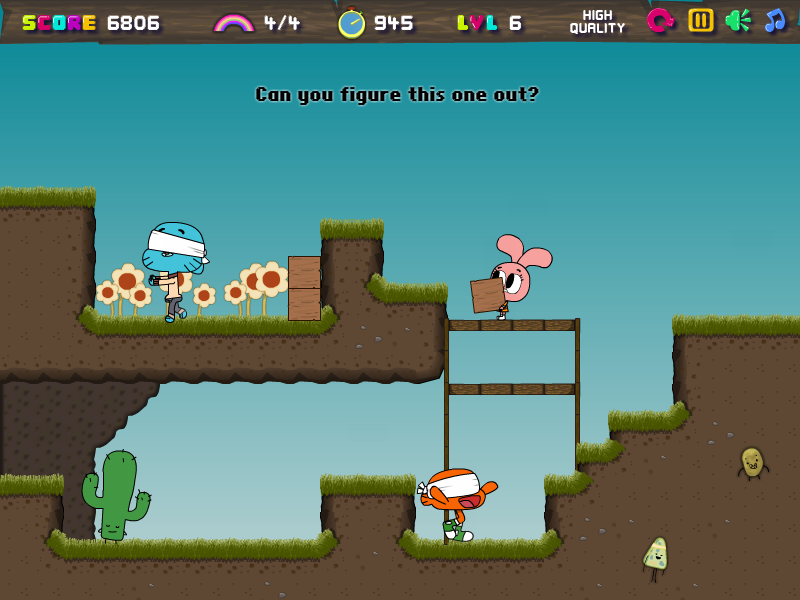This screenshot has width=800, height=600.
Task: Pause the game with the yellow button
Action: tap(701, 20)
